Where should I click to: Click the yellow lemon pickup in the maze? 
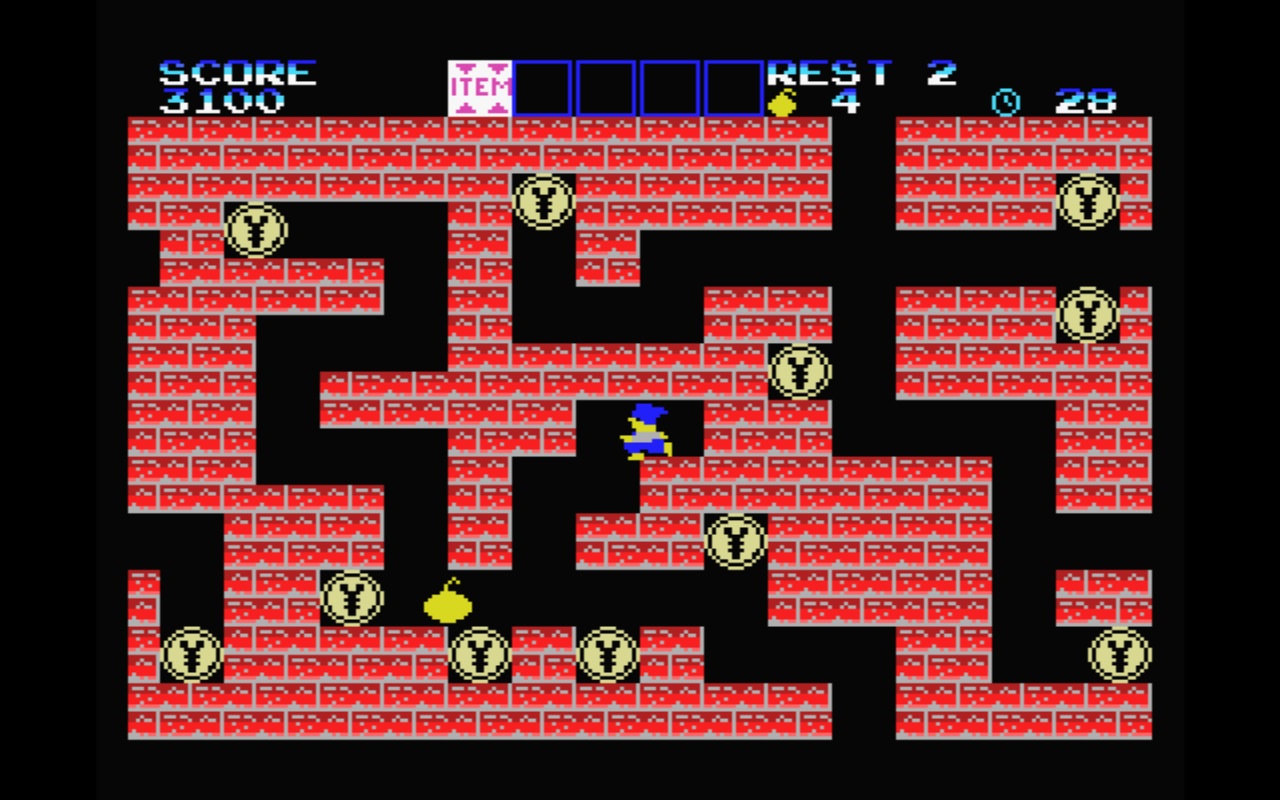point(447,606)
